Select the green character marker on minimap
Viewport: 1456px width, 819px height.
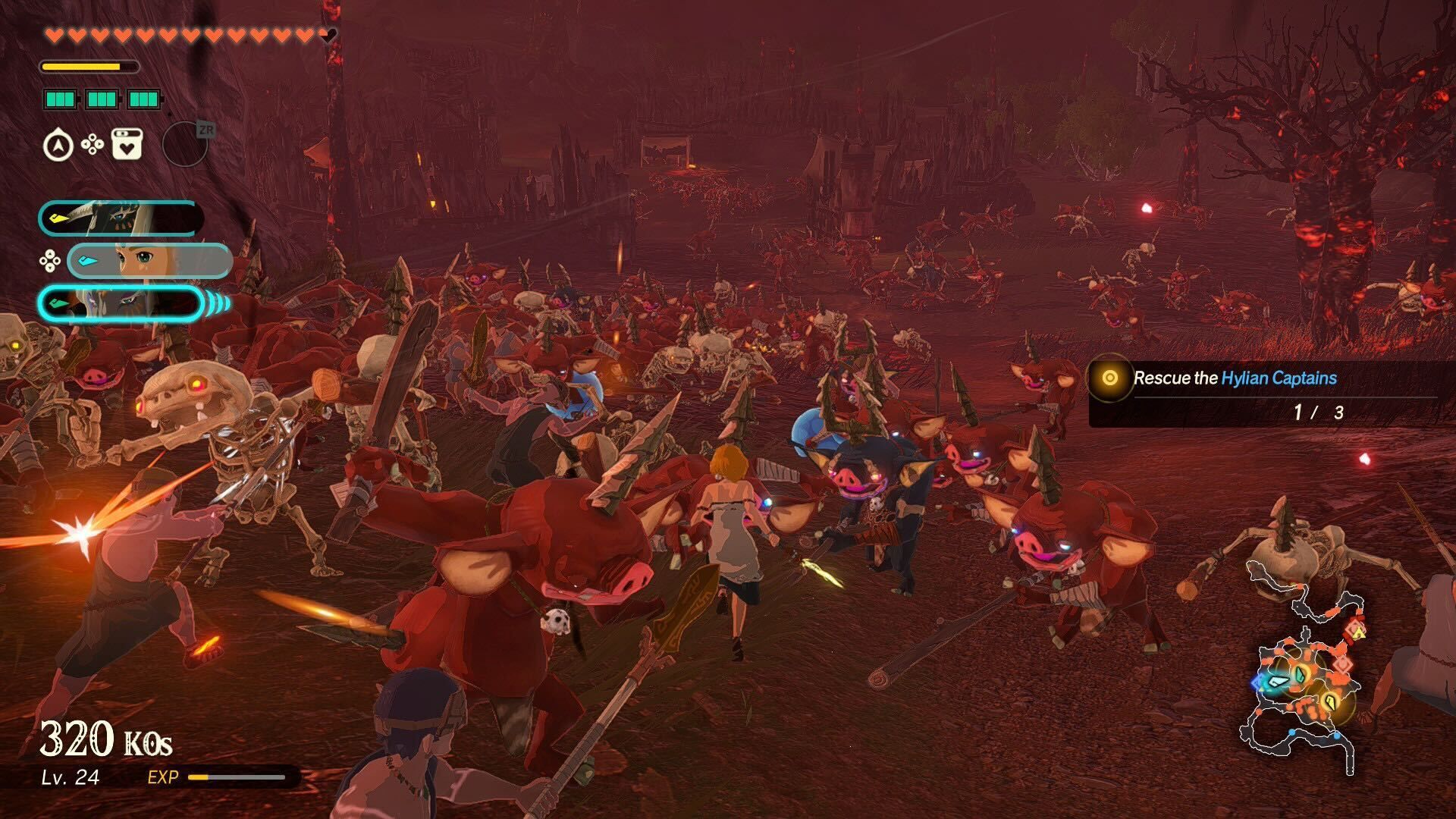tap(1301, 674)
